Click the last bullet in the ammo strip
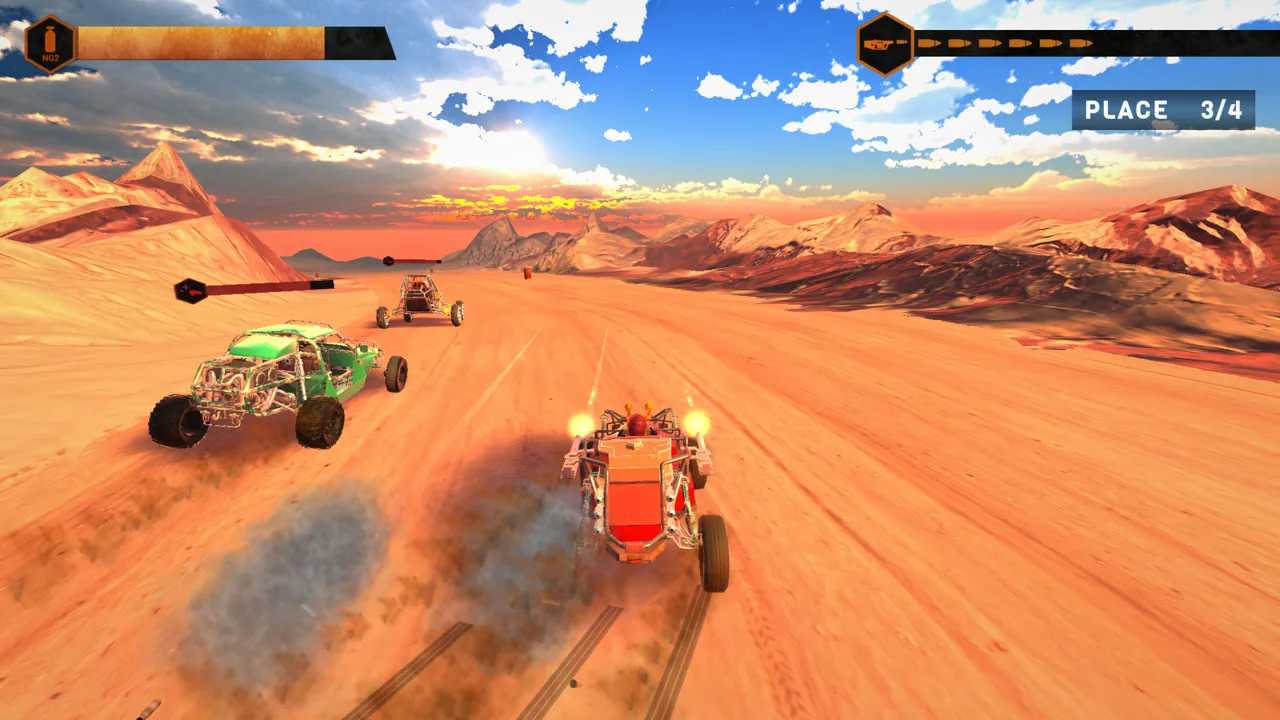The height and width of the screenshot is (720, 1280). [1081, 44]
